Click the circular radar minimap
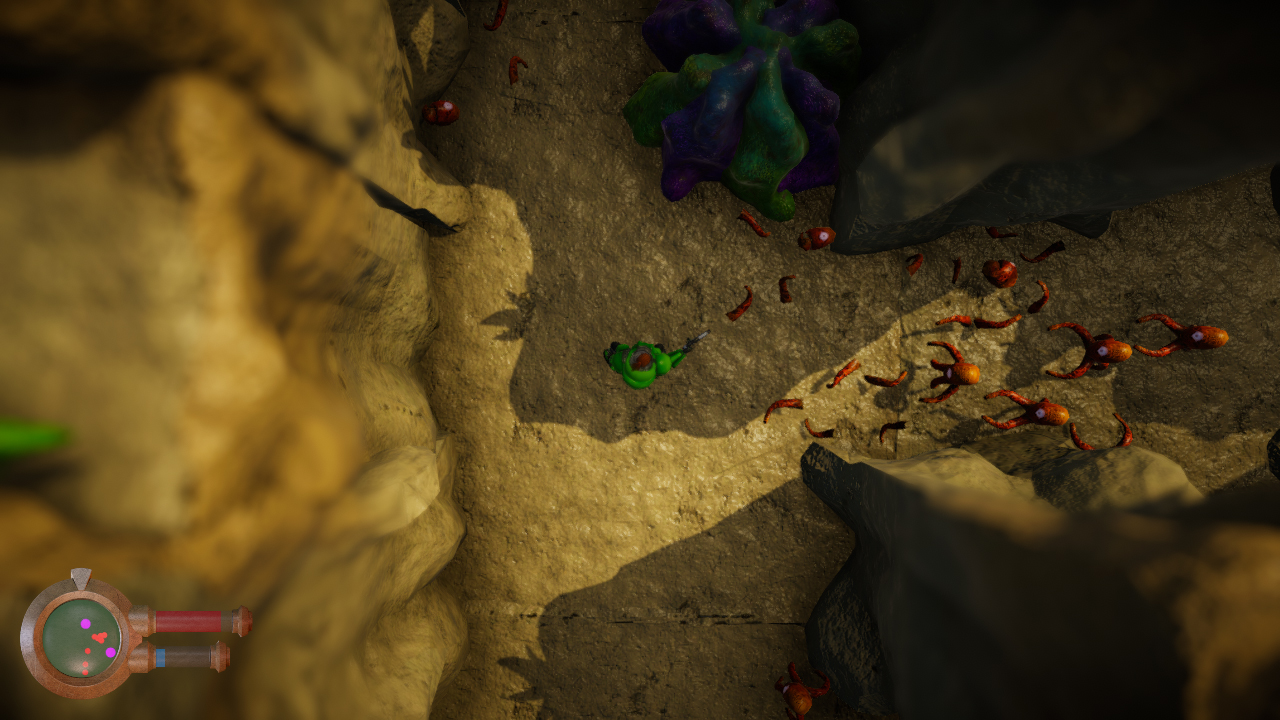The height and width of the screenshot is (720, 1280). (x=82, y=637)
